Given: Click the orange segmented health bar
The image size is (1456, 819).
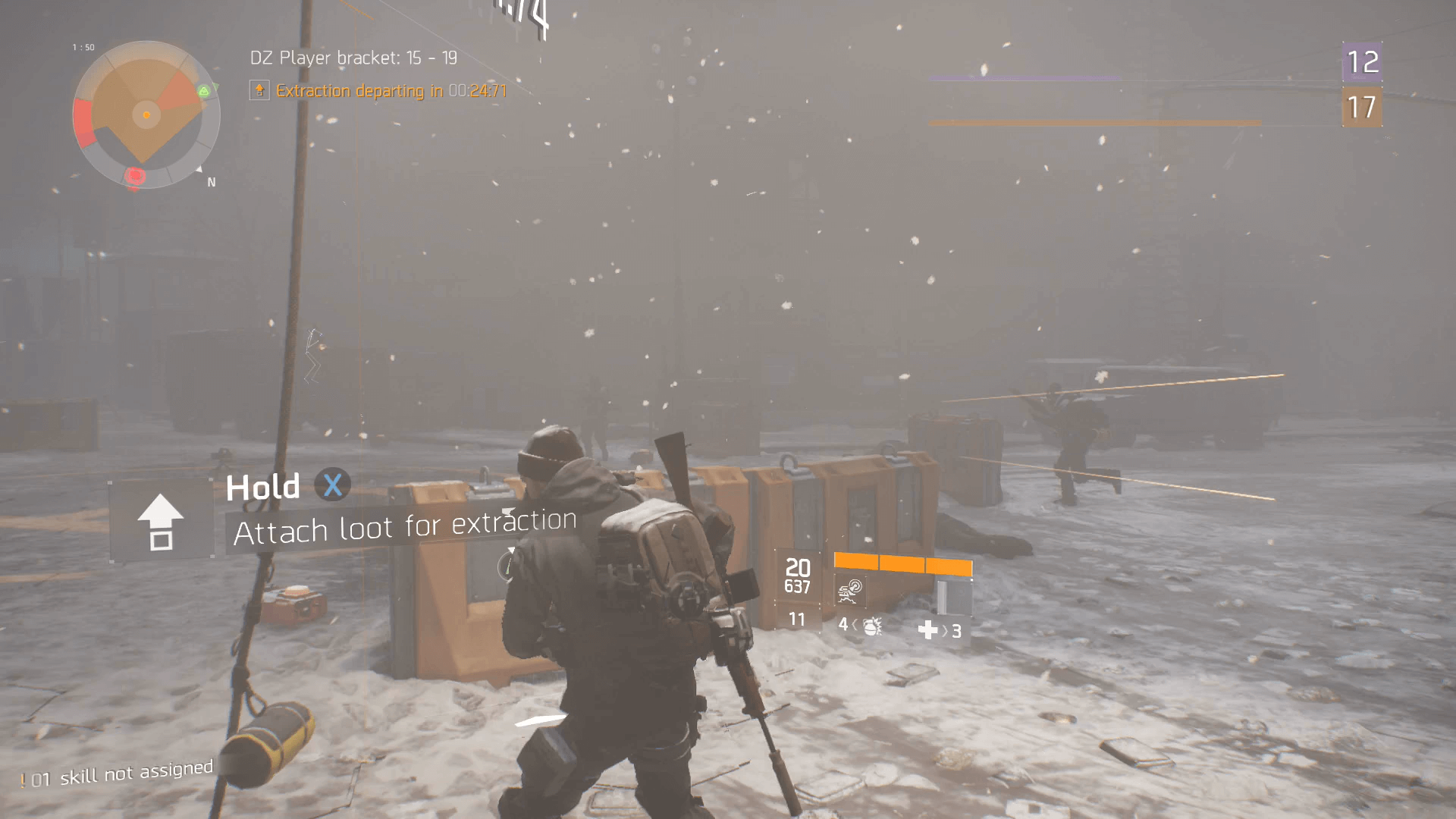Looking at the screenshot, I should [902, 564].
